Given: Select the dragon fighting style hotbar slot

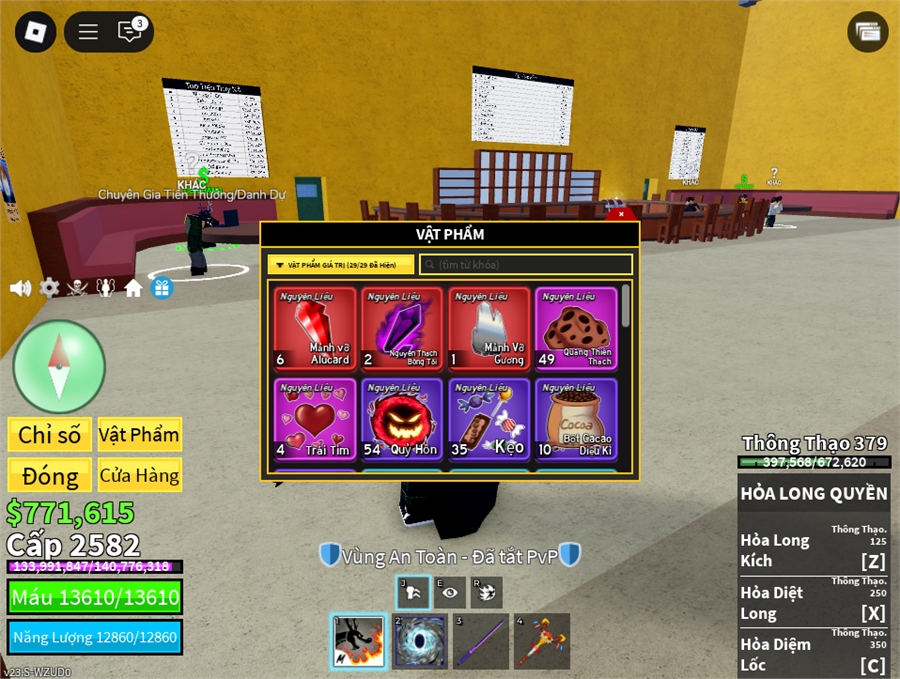Looking at the screenshot, I should (358, 641).
